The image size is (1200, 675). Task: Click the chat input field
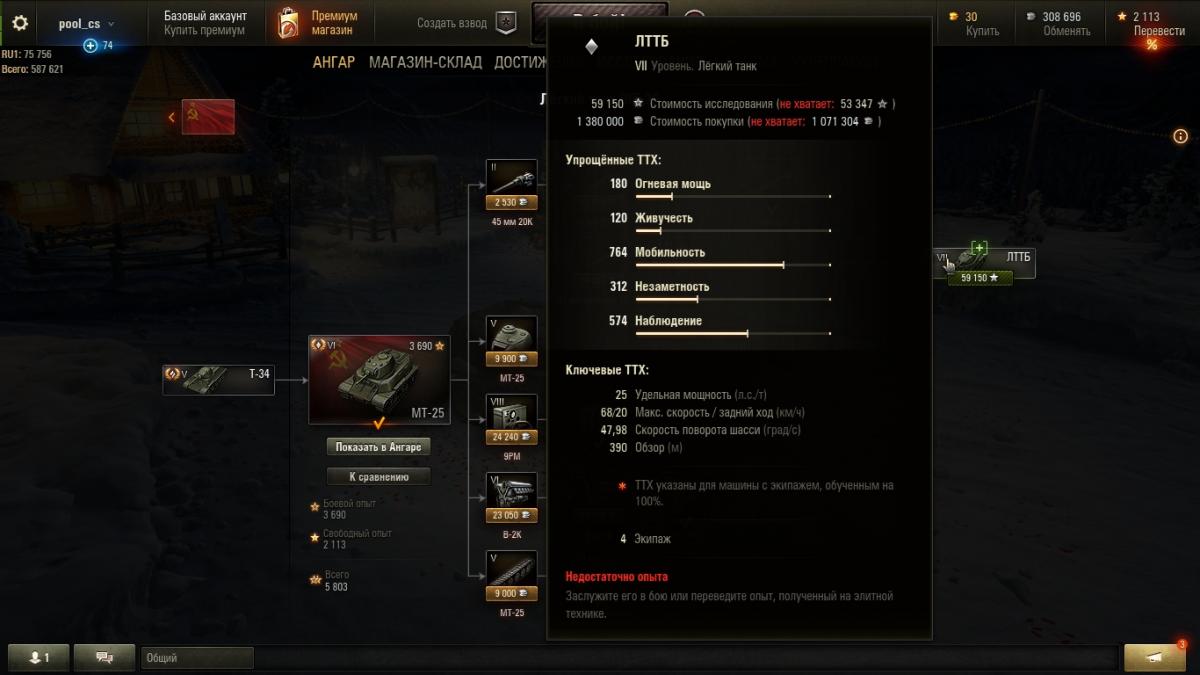pyautogui.click(x=198, y=658)
